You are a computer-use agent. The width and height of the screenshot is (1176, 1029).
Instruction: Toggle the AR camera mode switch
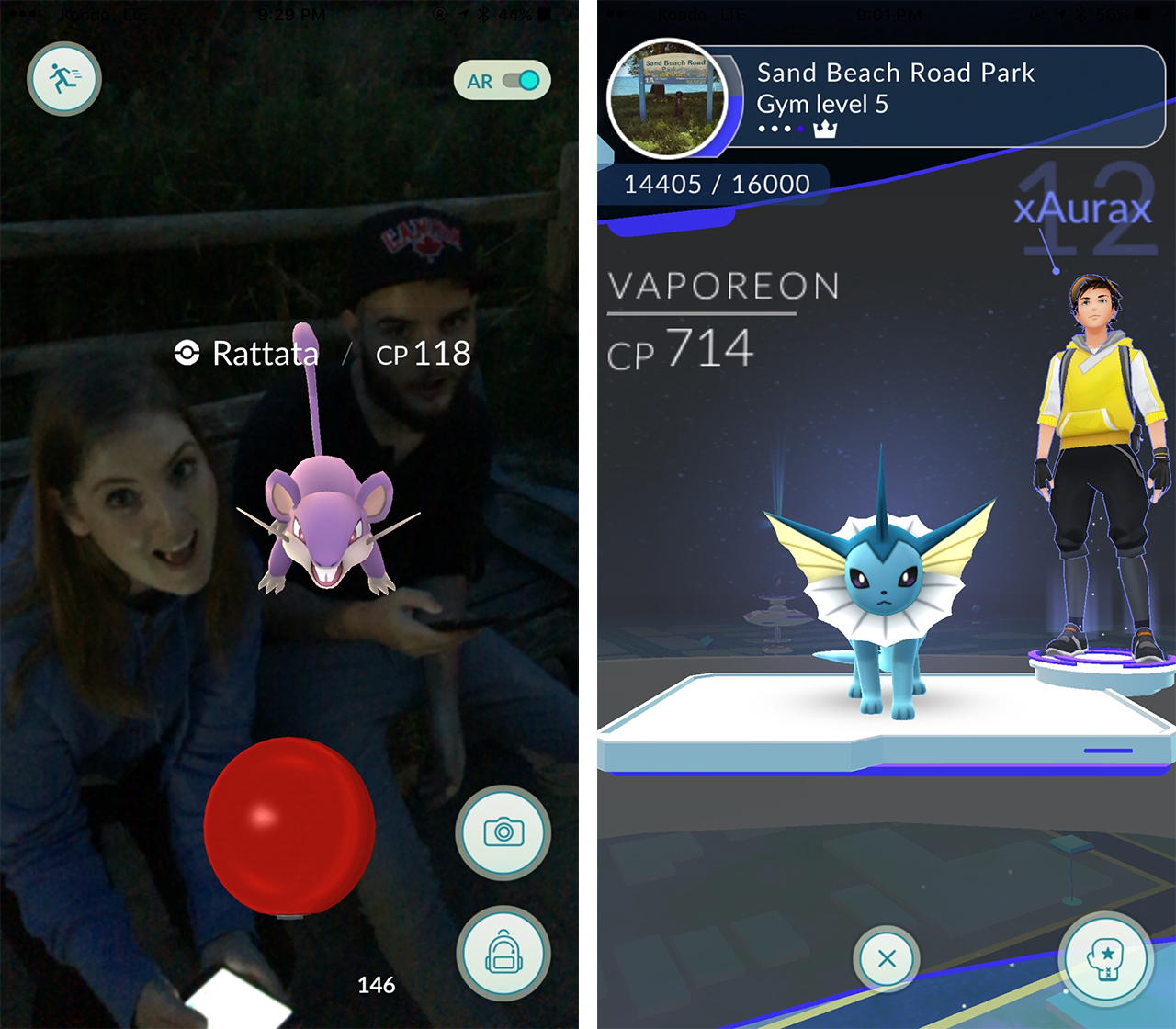[x=520, y=81]
